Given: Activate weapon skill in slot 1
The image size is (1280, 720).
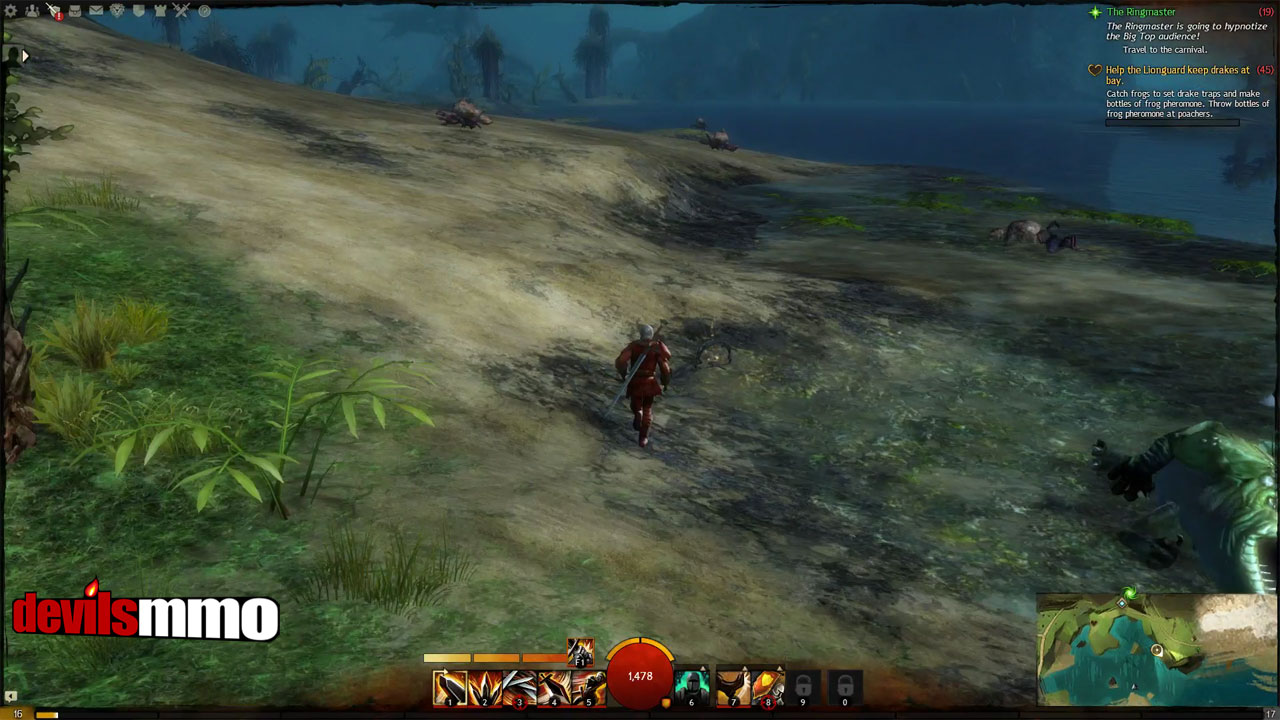Looking at the screenshot, I should click(449, 688).
